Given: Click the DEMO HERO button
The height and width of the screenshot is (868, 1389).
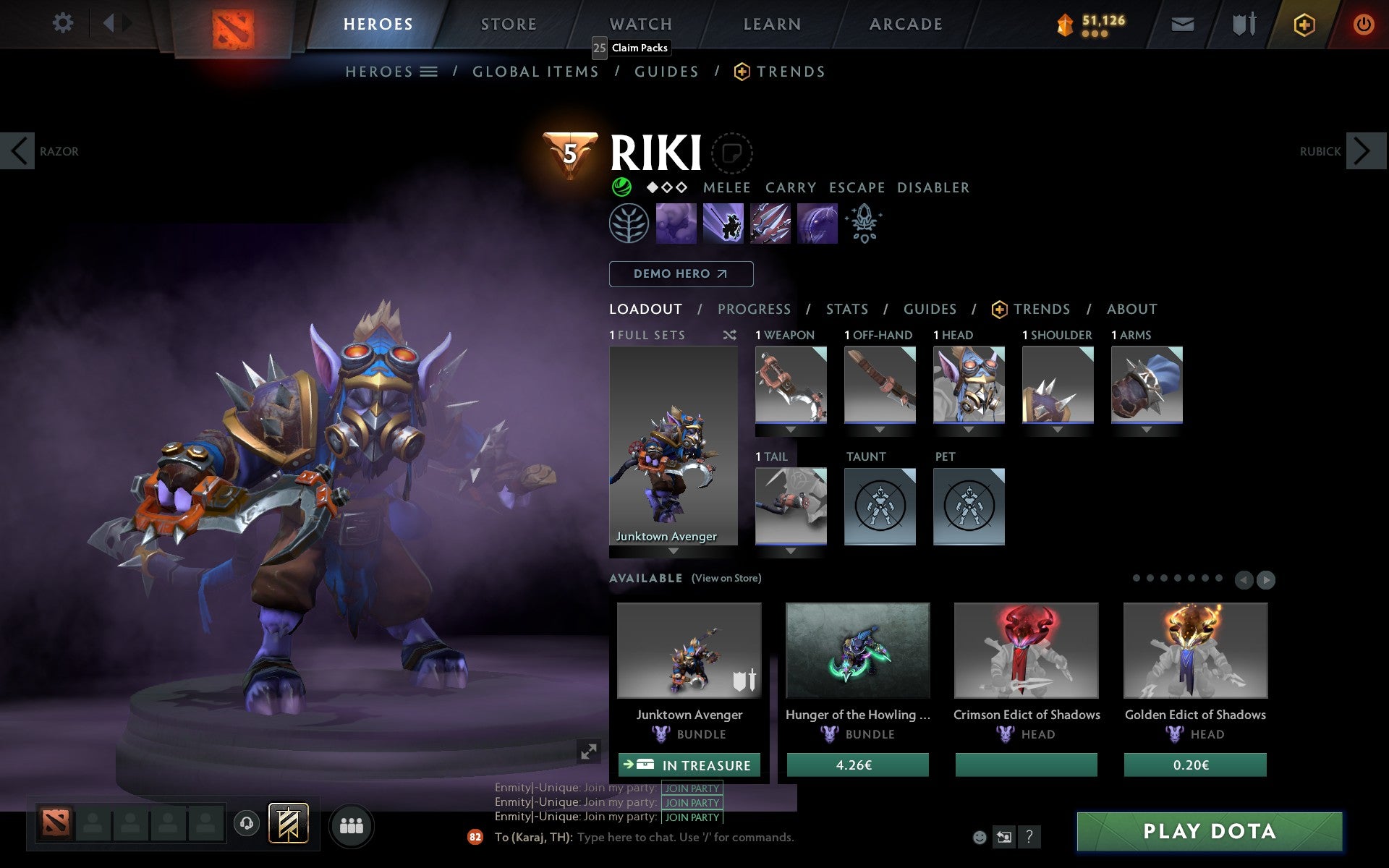Looking at the screenshot, I should (681, 274).
